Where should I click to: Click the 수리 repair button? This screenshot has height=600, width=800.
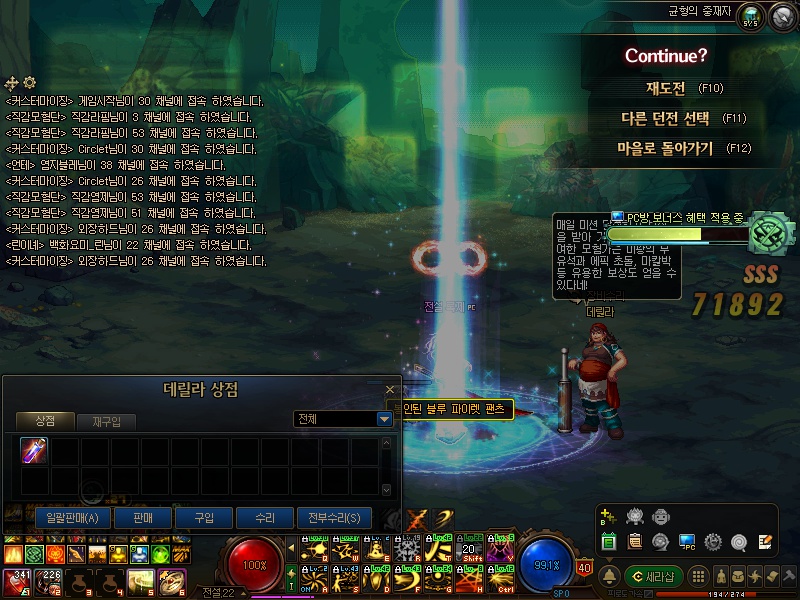coord(264,517)
